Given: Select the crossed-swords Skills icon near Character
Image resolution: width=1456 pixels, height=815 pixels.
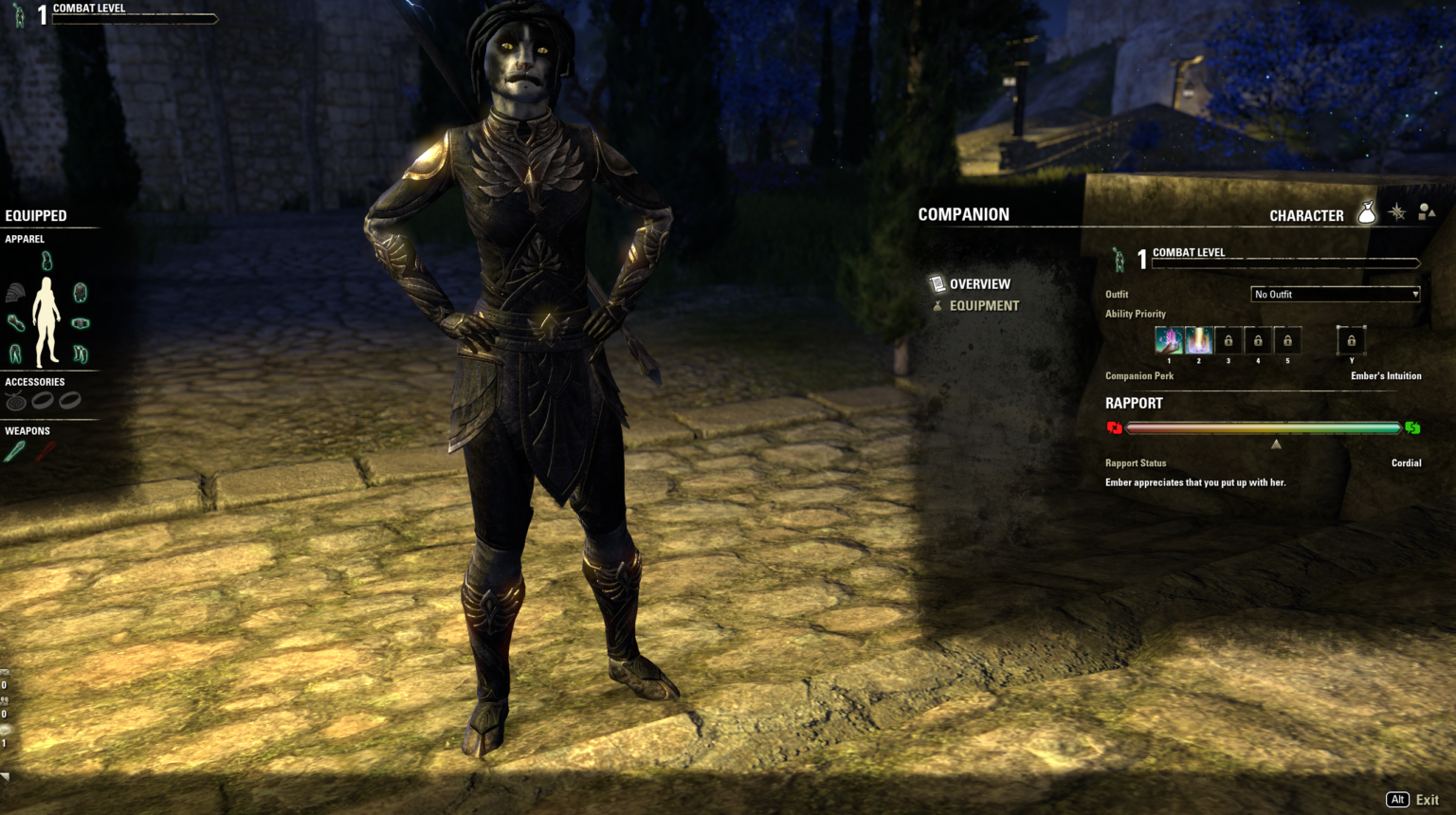Looking at the screenshot, I should click(1395, 215).
